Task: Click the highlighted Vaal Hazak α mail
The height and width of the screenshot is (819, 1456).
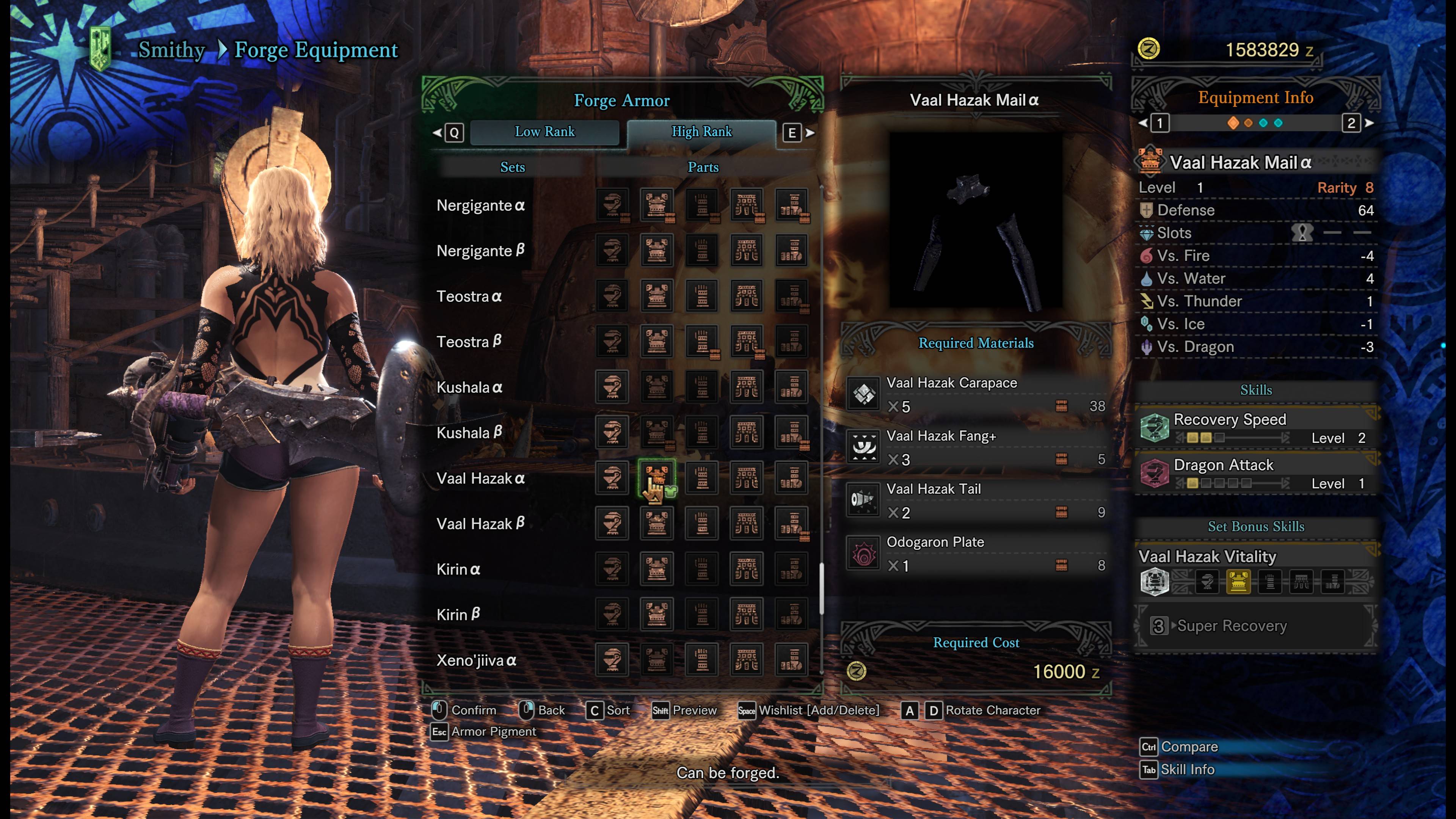Action: pos(656,478)
